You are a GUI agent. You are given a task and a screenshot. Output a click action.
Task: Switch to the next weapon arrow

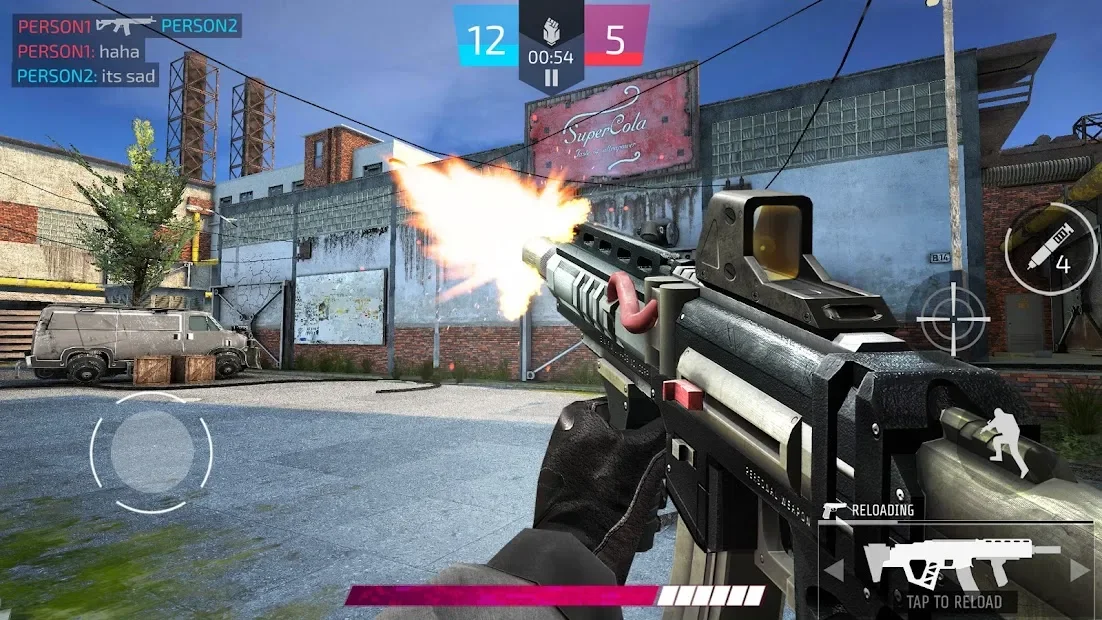pyautogui.click(x=1079, y=570)
